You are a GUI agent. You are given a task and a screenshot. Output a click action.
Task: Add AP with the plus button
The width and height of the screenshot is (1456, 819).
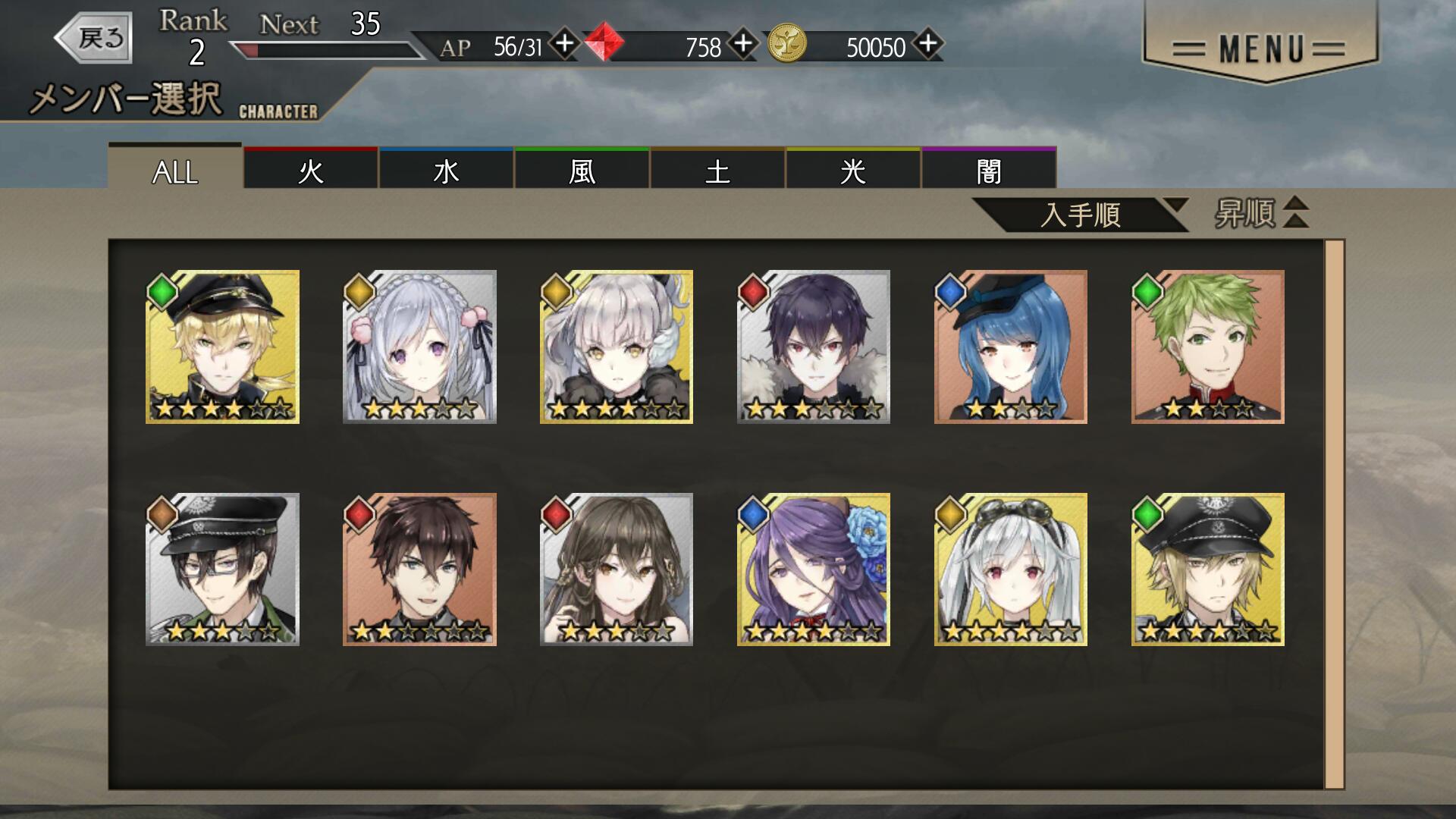(564, 44)
